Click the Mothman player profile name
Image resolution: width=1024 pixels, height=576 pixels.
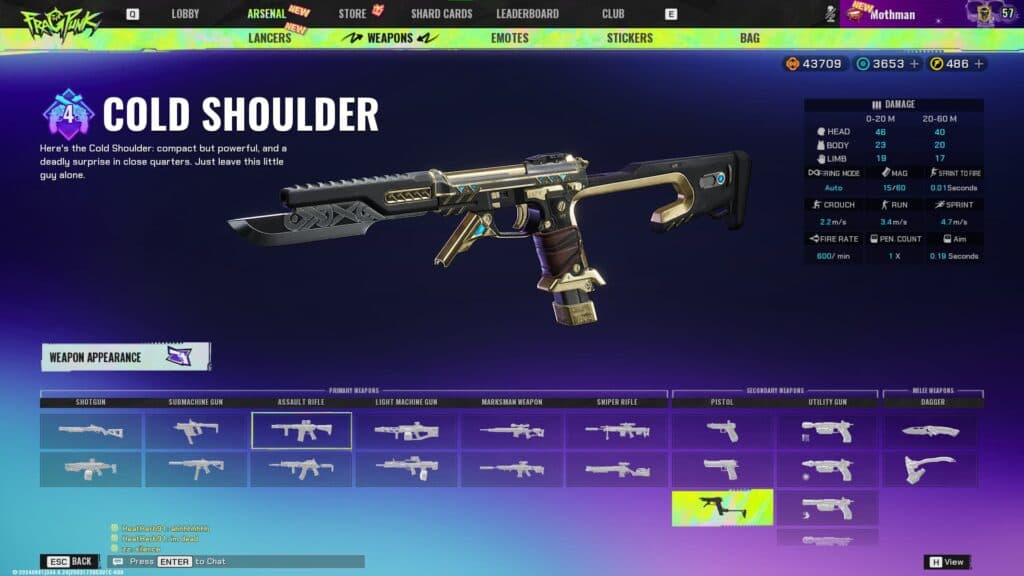click(x=894, y=15)
